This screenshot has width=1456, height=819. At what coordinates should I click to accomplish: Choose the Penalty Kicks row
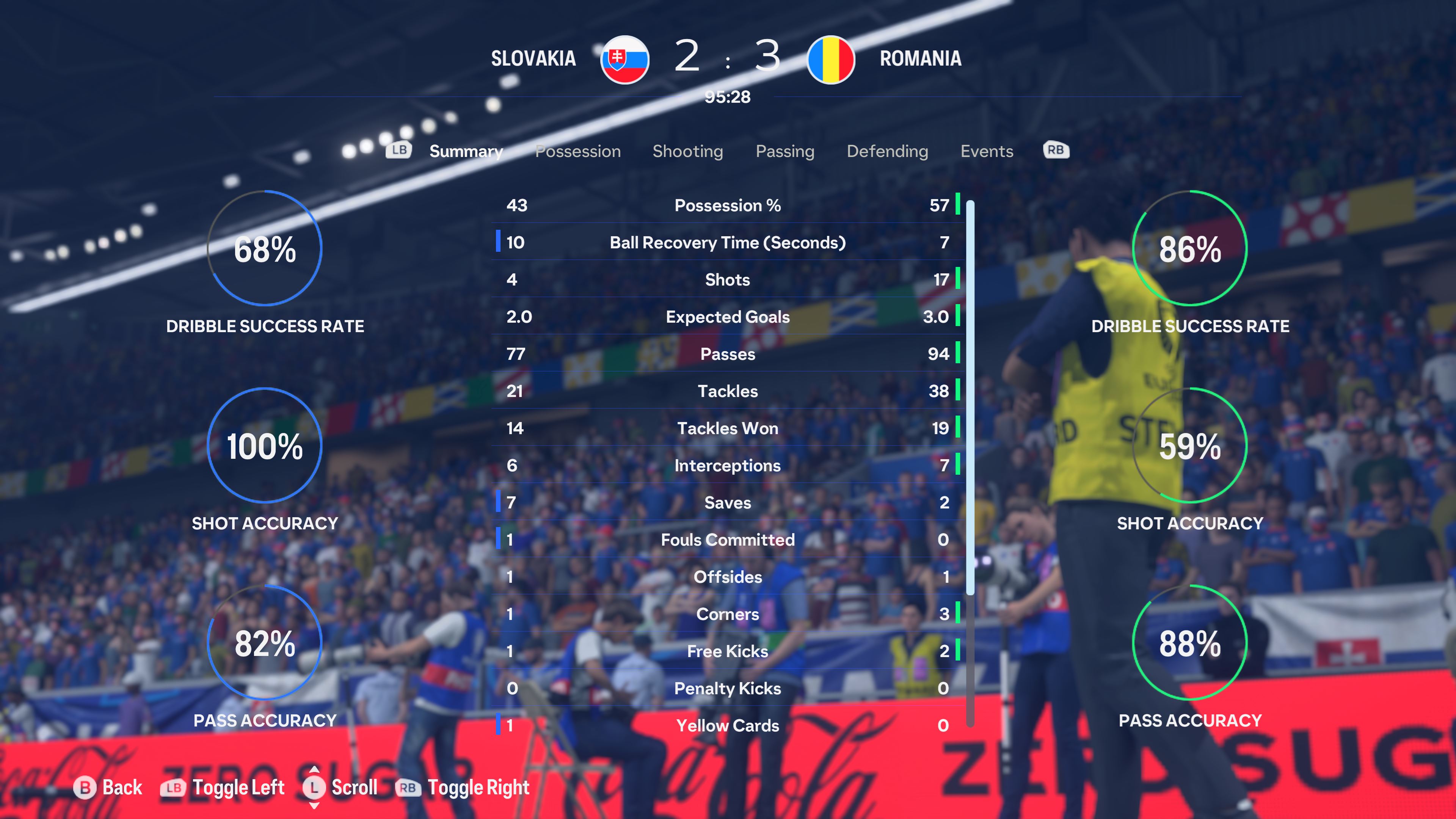coord(728,688)
